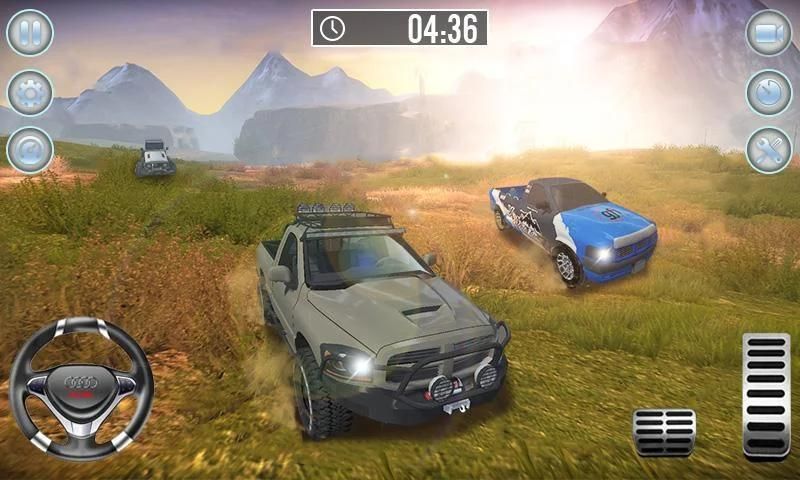Pause the game with the pause button
The width and height of the screenshot is (800, 480).
[30, 32]
